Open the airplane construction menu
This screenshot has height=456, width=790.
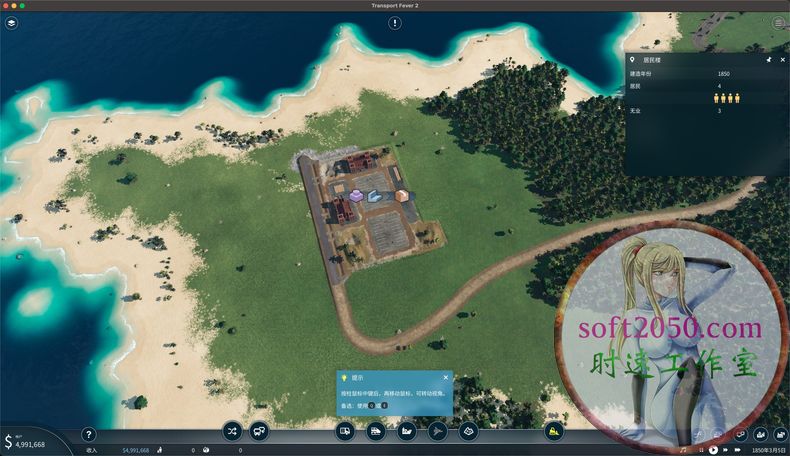(437, 432)
